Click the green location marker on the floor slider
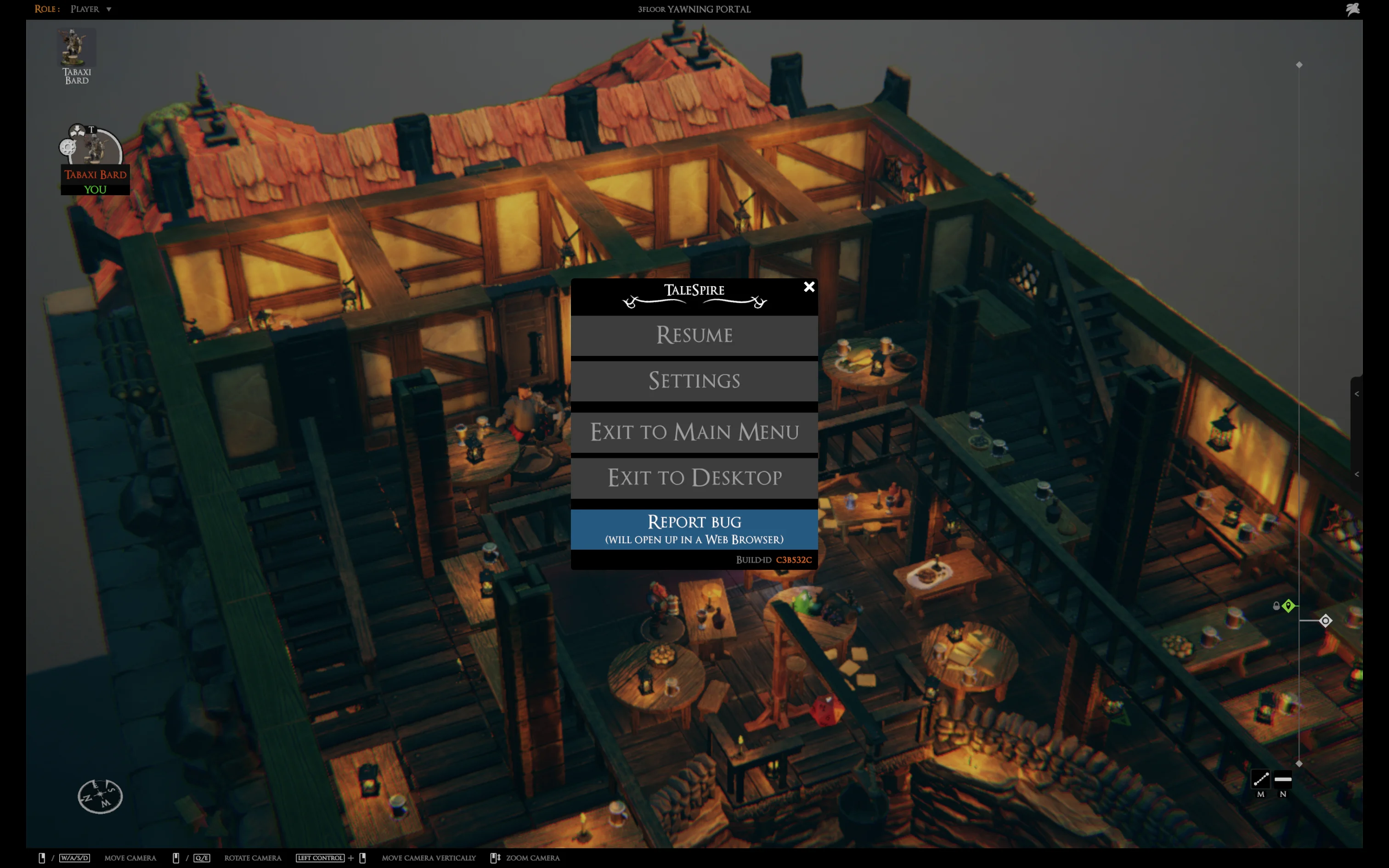Screen dimensions: 1389x868 click(x=1288, y=606)
